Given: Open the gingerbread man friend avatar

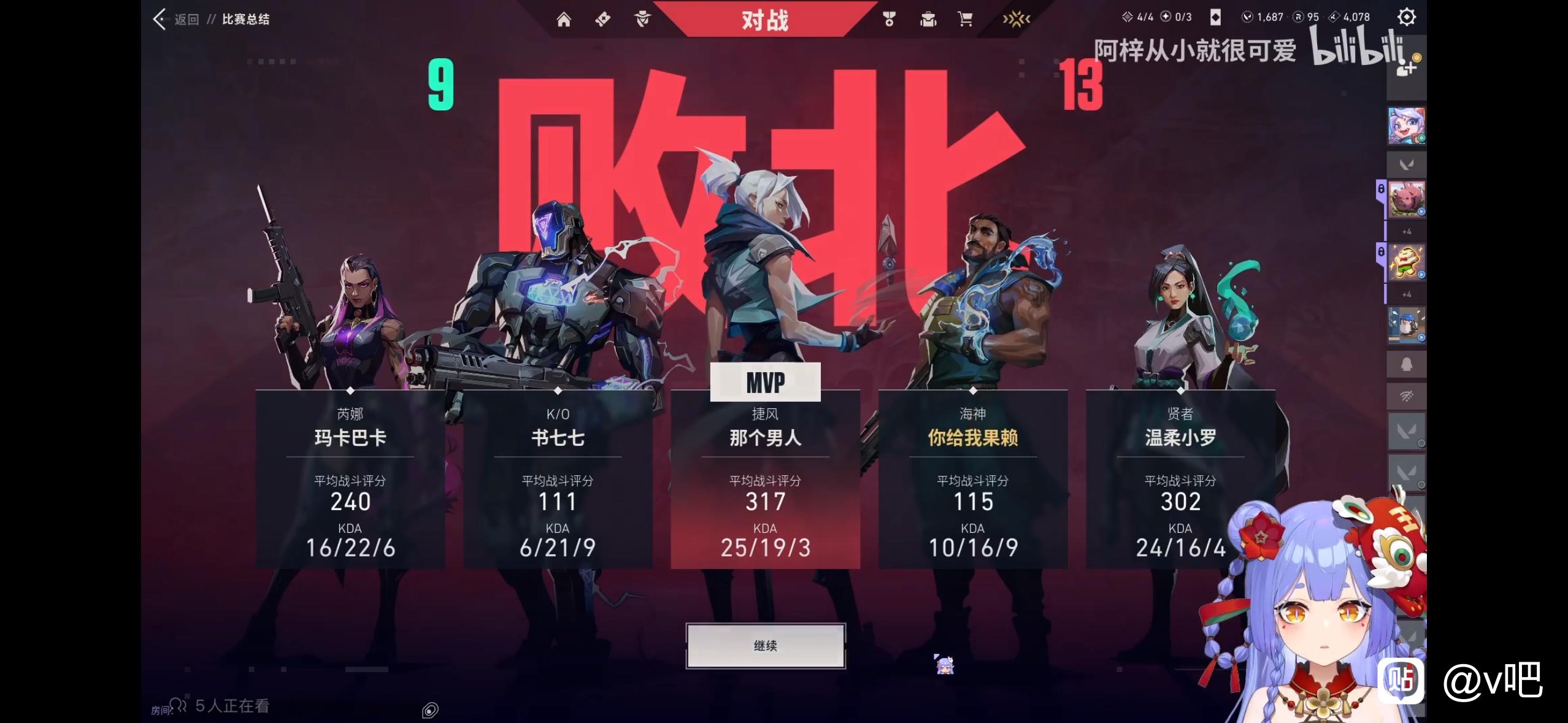Looking at the screenshot, I should click(1405, 262).
